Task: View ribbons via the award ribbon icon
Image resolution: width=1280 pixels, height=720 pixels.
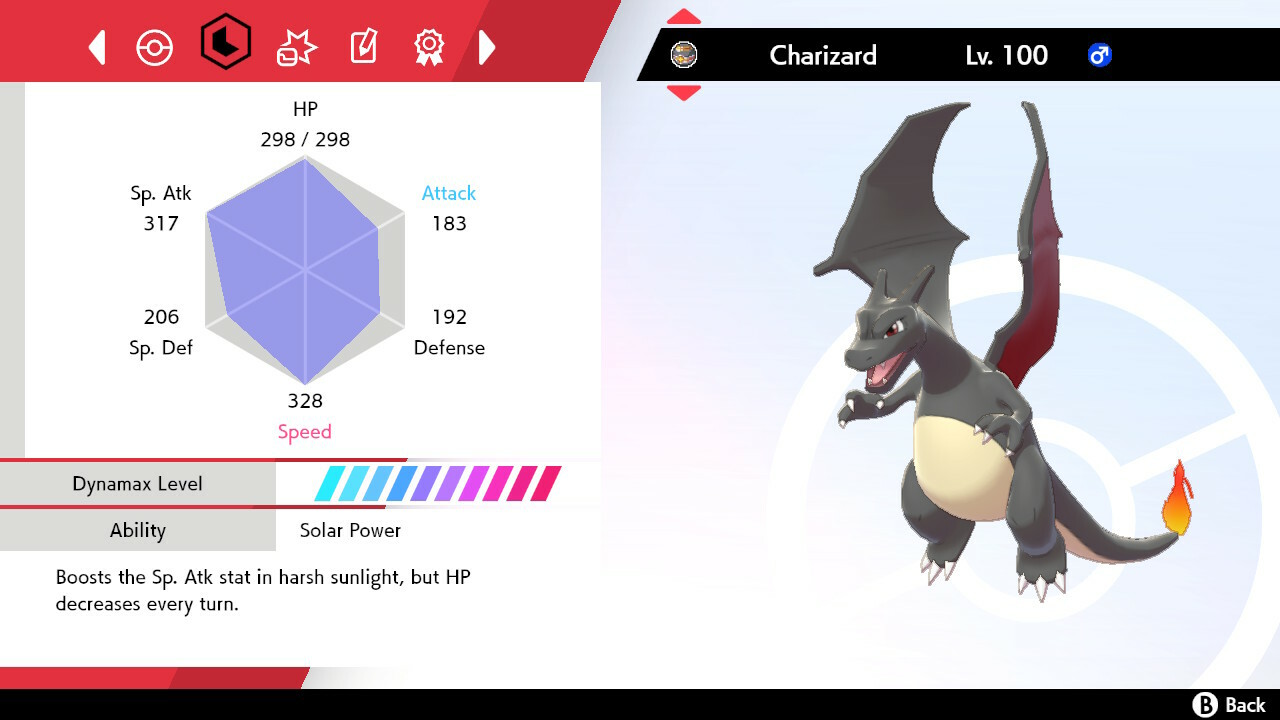Action: [429, 46]
